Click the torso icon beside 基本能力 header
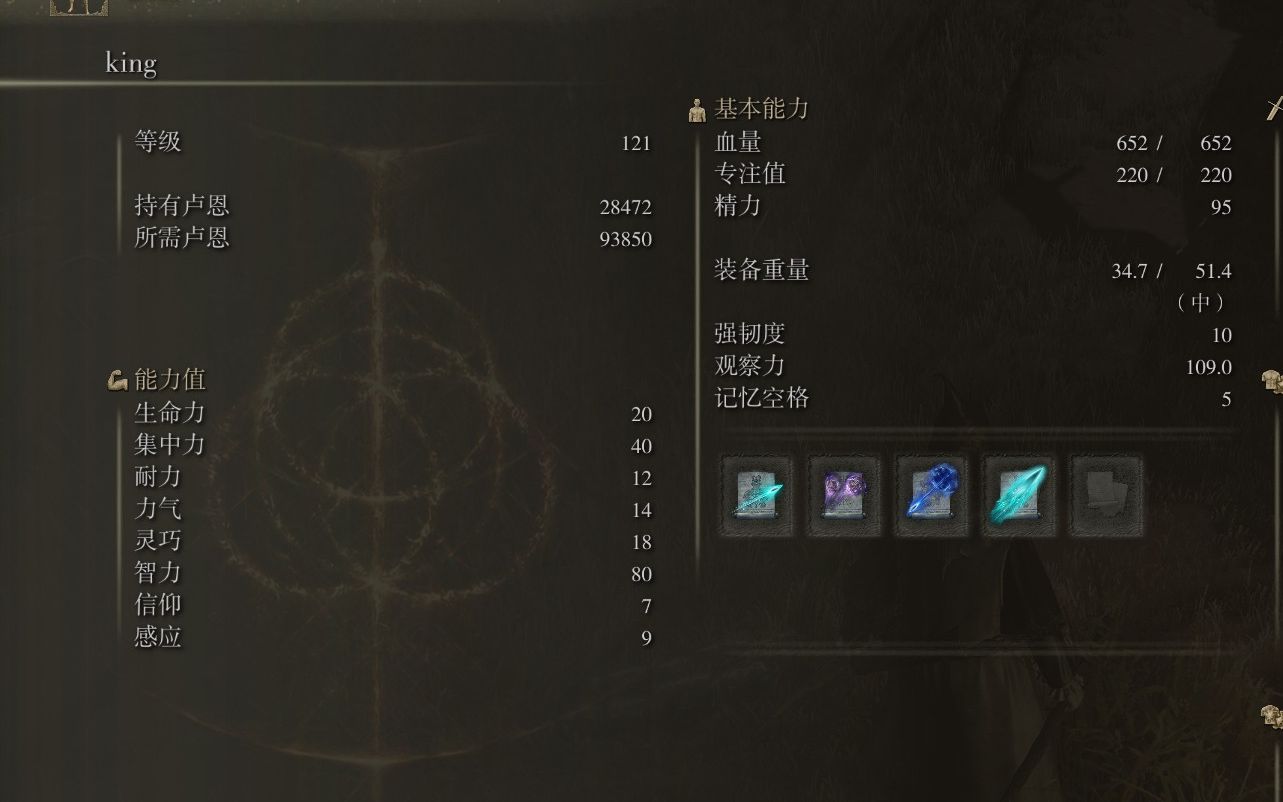The height and width of the screenshot is (802, 1283). [x=695, y=110]
